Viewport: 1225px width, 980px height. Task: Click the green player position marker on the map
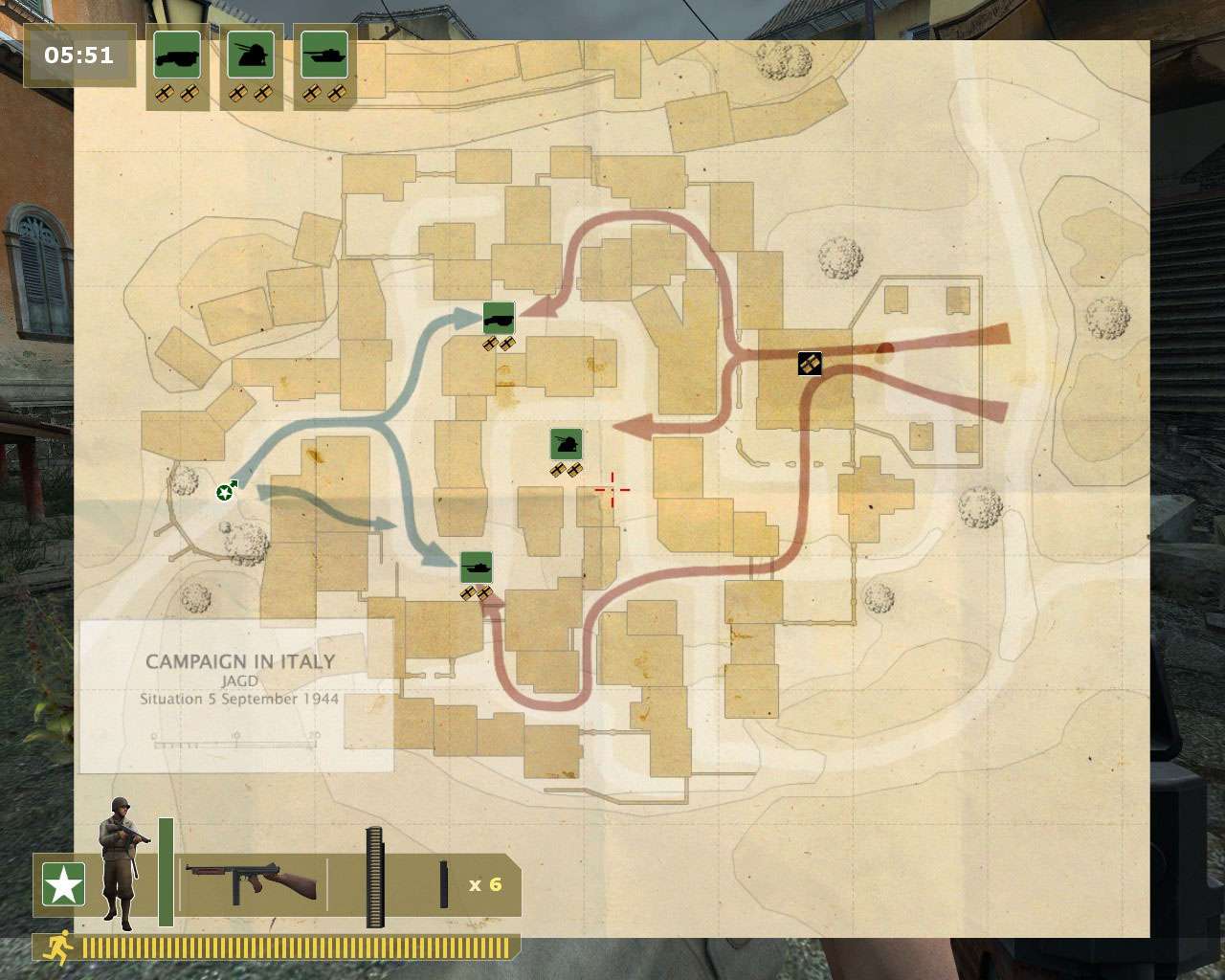point(225,492)
